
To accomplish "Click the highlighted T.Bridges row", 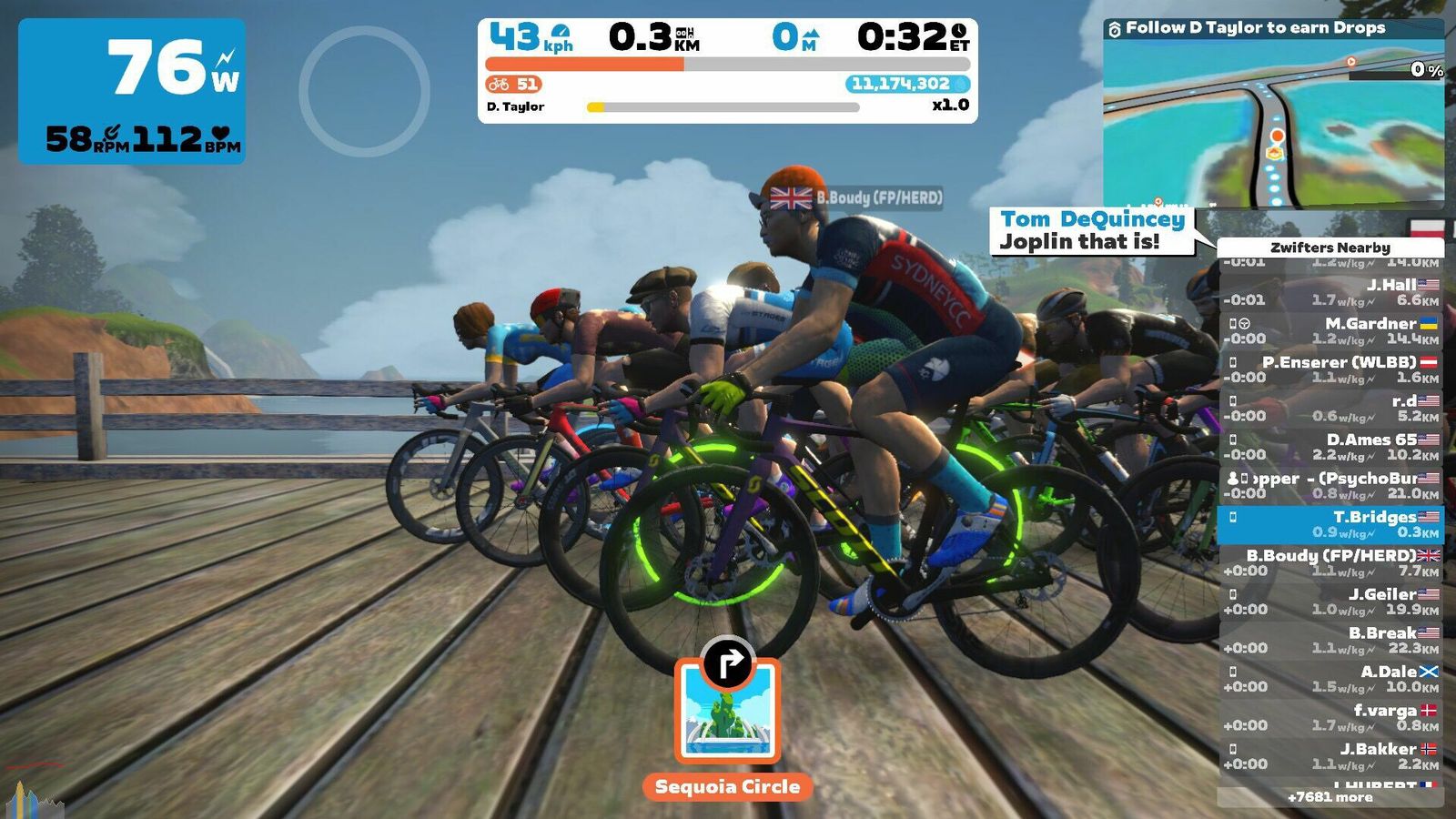I will 1330,524.
